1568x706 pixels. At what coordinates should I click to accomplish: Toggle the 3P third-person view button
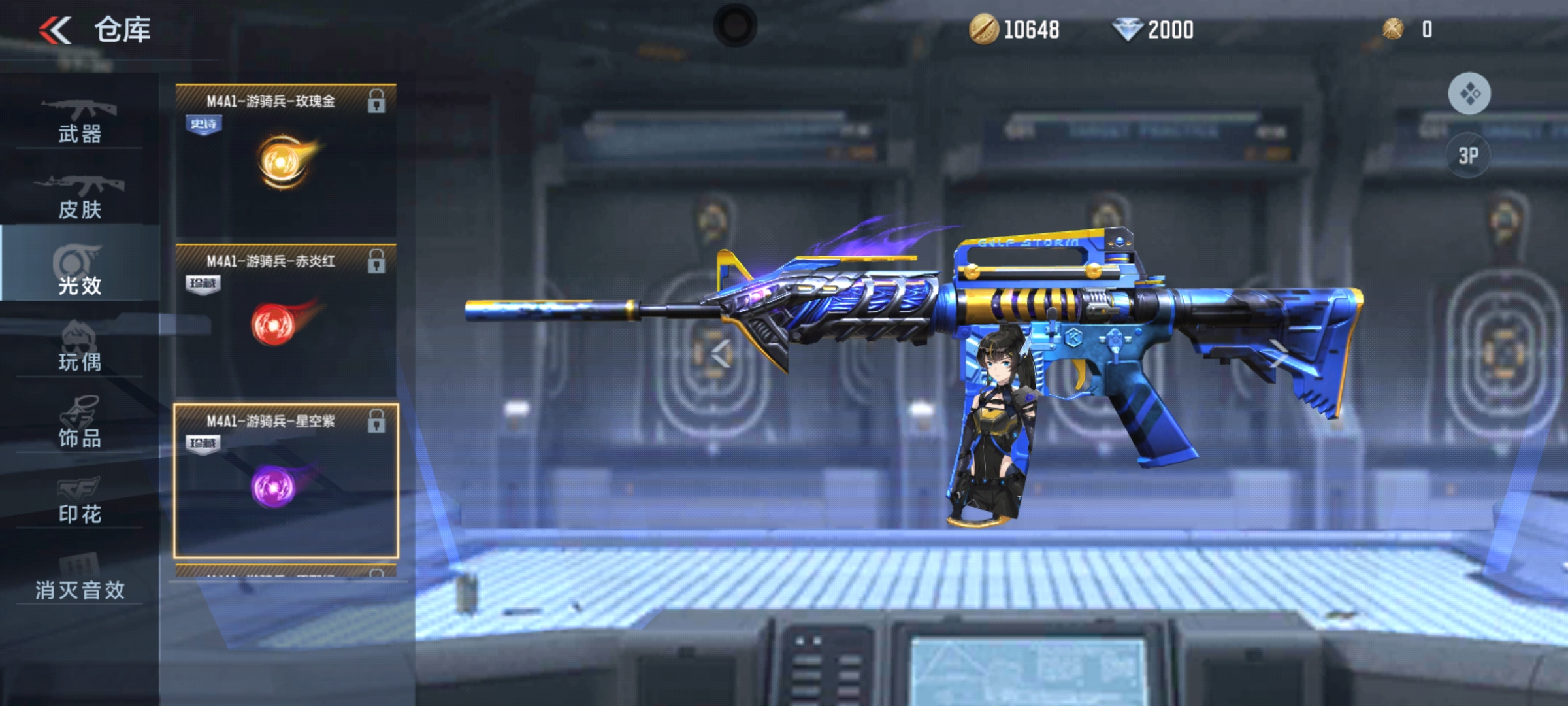click(x=1468, y=156)
